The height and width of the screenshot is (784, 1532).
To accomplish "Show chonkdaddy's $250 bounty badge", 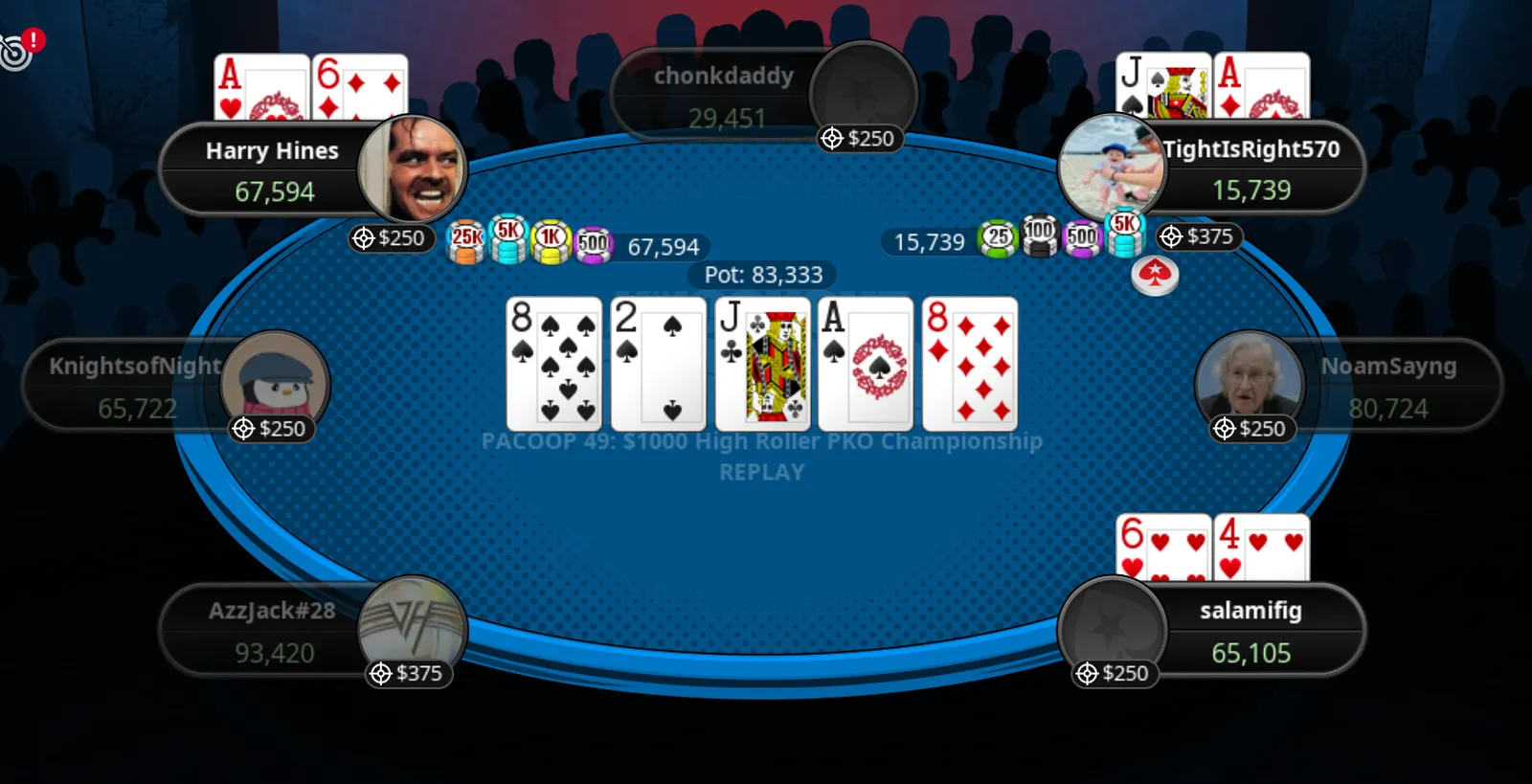I will (858, 139).
